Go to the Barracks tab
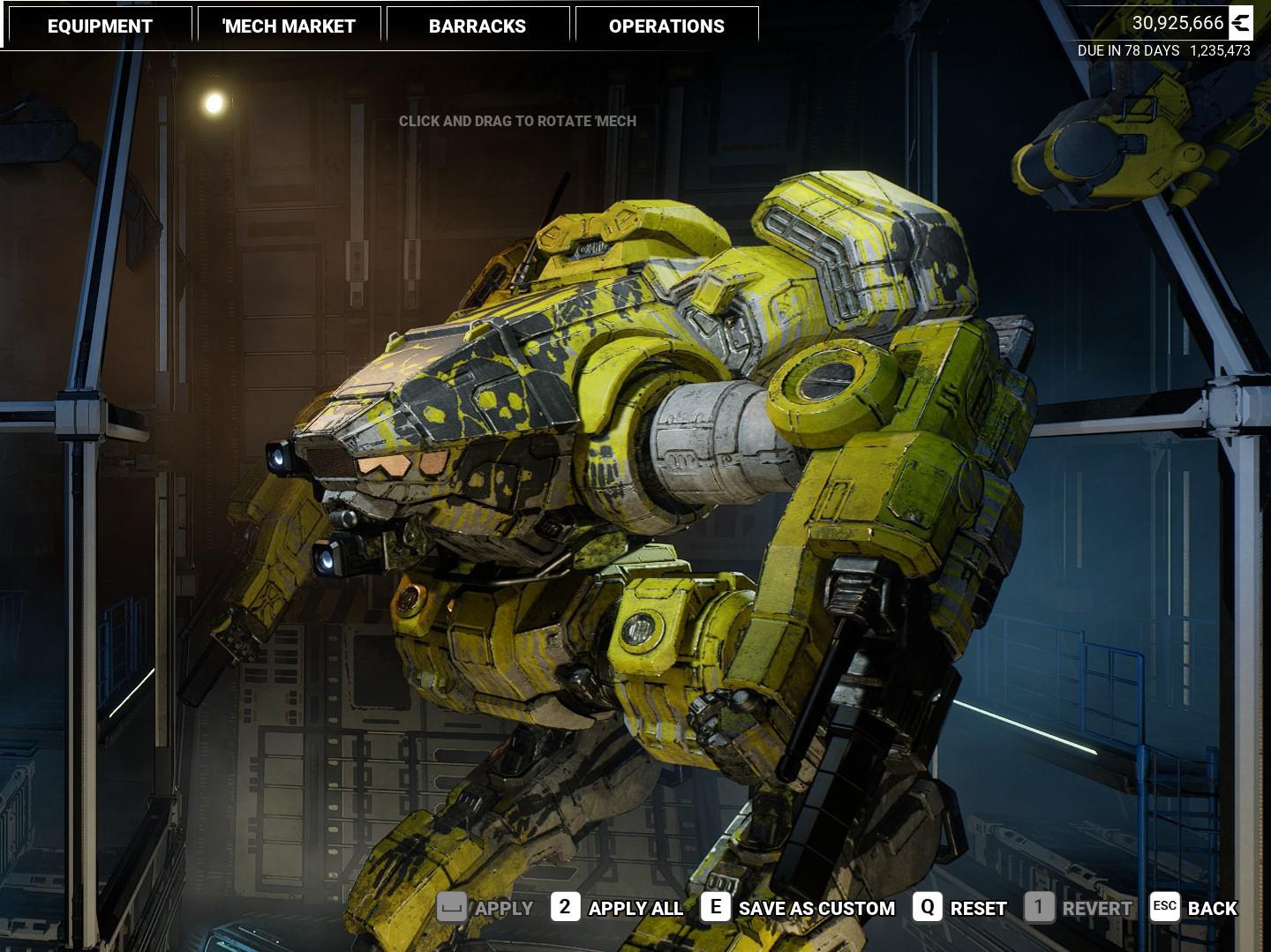This screenshot has width=1271, height=952. (x=478, y=26)
